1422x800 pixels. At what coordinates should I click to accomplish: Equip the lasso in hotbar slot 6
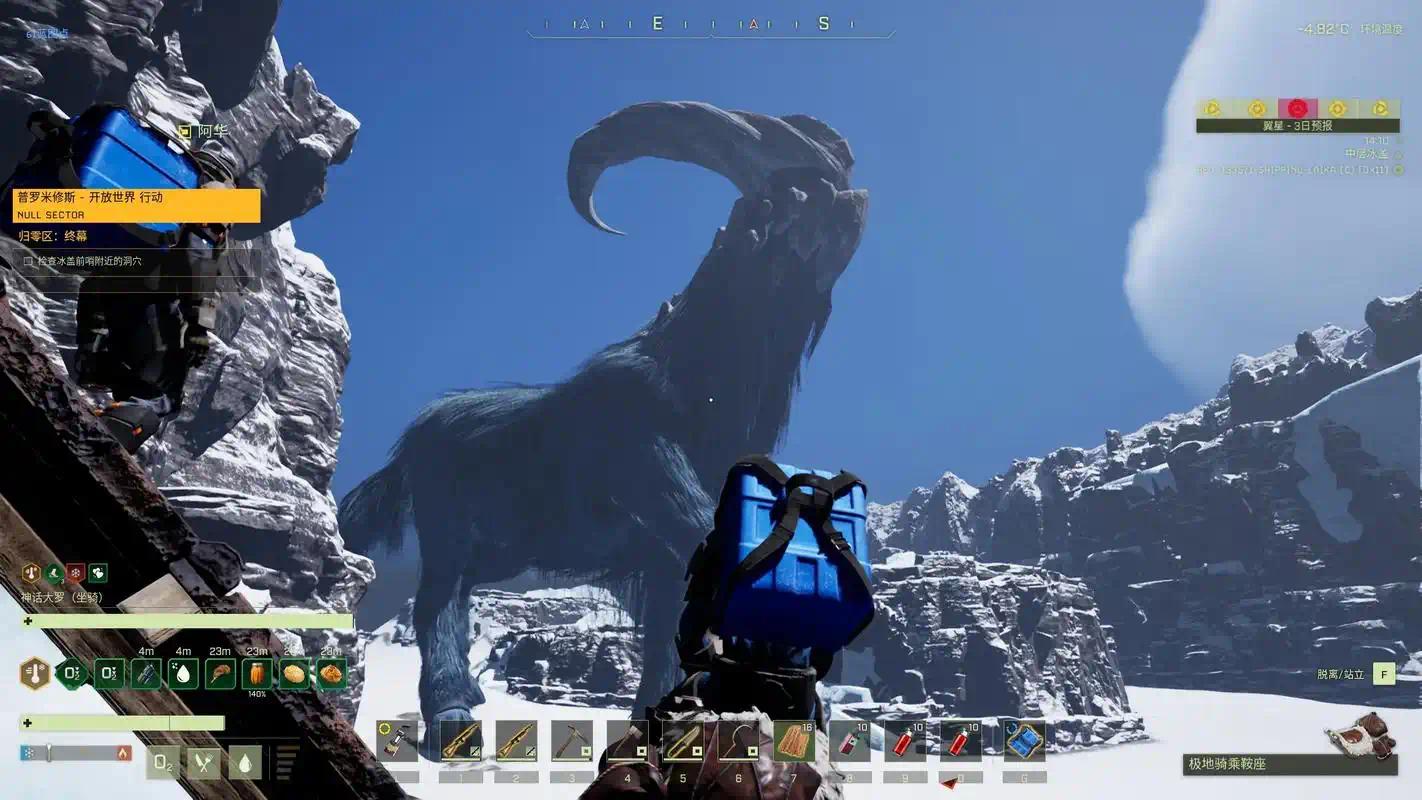click(740, 742)
